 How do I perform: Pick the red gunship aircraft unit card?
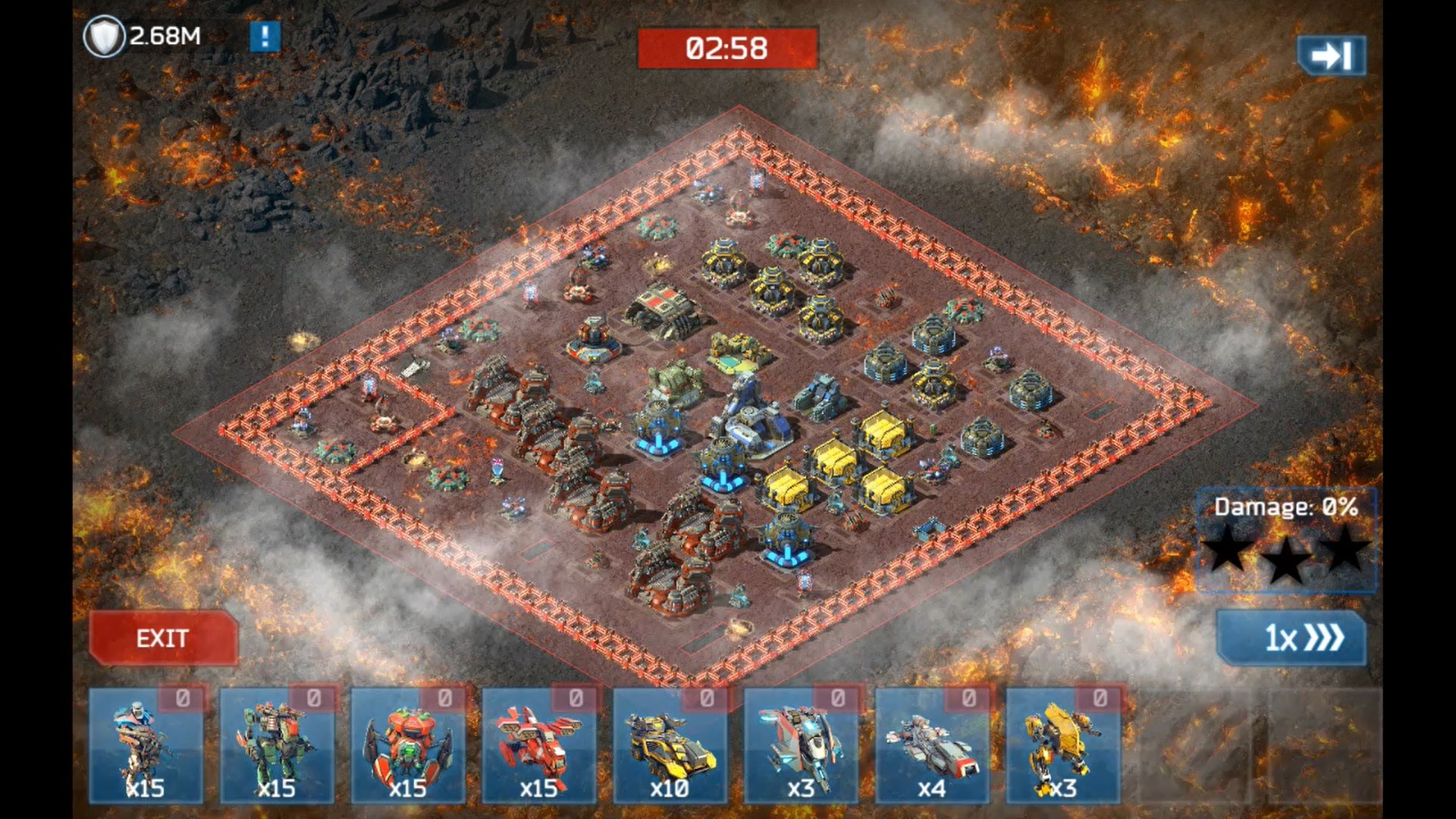[539, 746]
